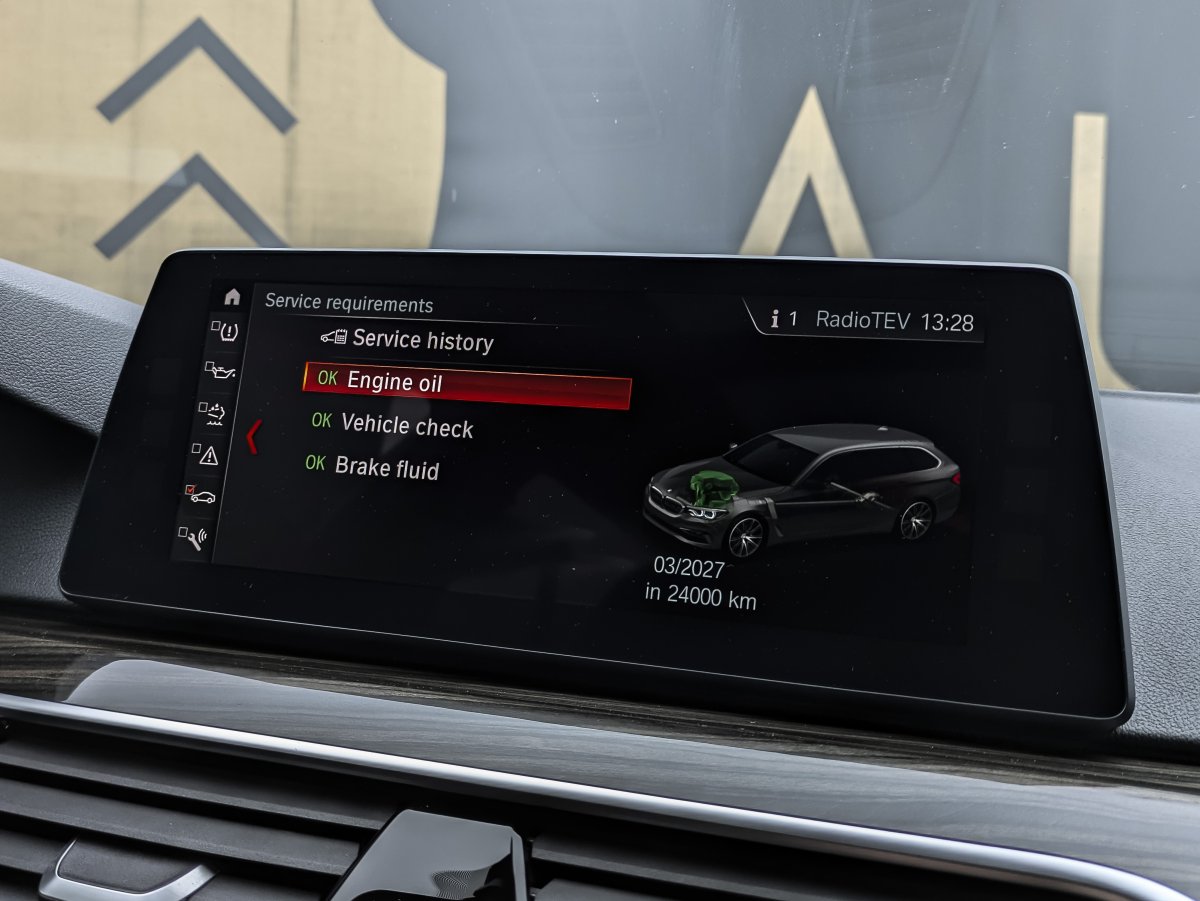This screenshot has width=1200, height=901.
Task: Select the fluid level sidebar icon
Action: (x=213, y=411)
